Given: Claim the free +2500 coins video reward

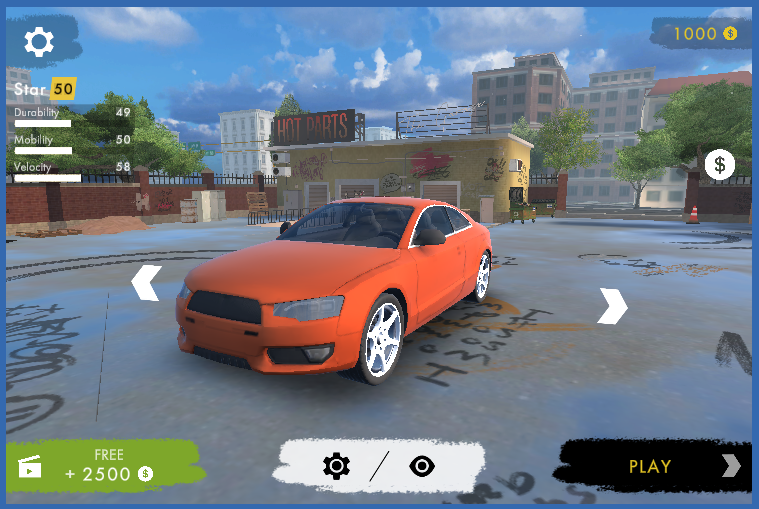Looking at the screenshot, I should 104,466.
